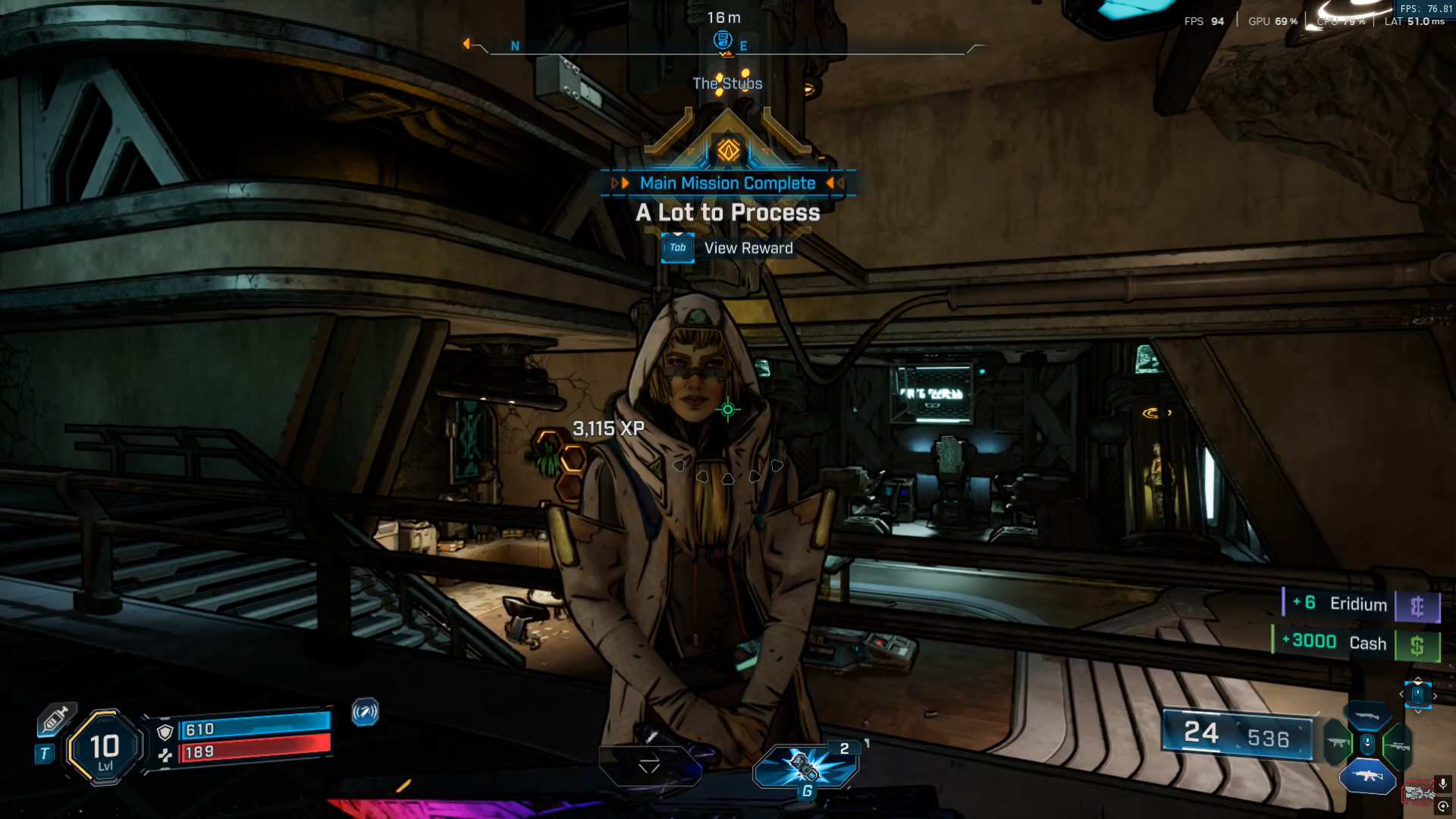Equip the left weapon slot gun
1456x819 pixels.
click(x=1338, y=743)
